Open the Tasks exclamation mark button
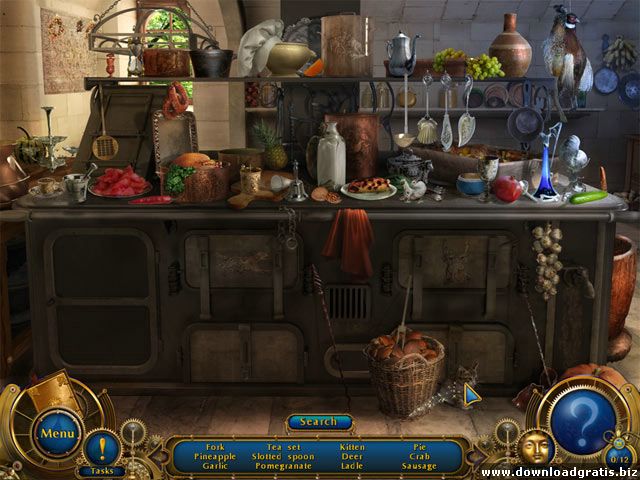The height and width of the screenshot is (480, 640). pyautogui.click(x=101, y=447)
